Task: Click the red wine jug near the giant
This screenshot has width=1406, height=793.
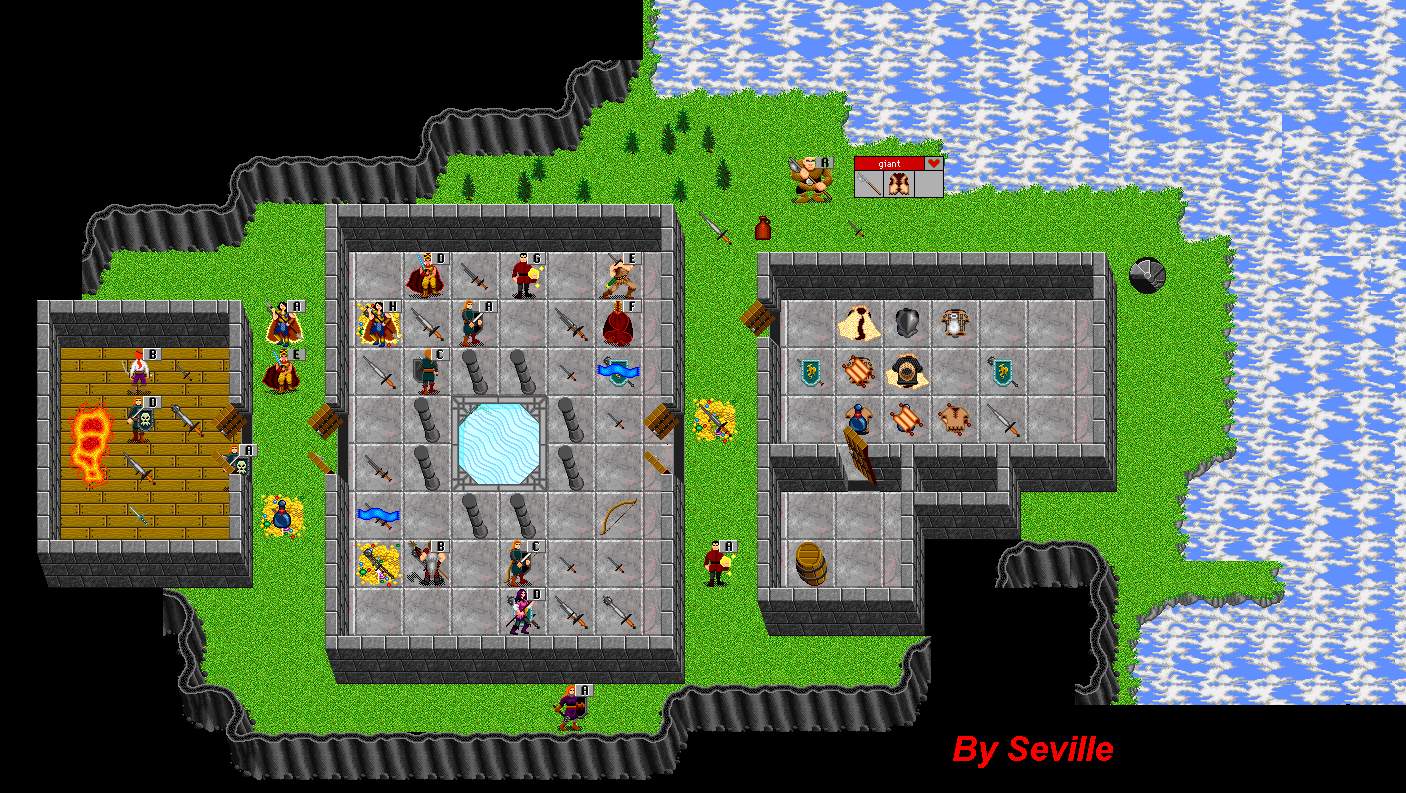Action: 761,228
